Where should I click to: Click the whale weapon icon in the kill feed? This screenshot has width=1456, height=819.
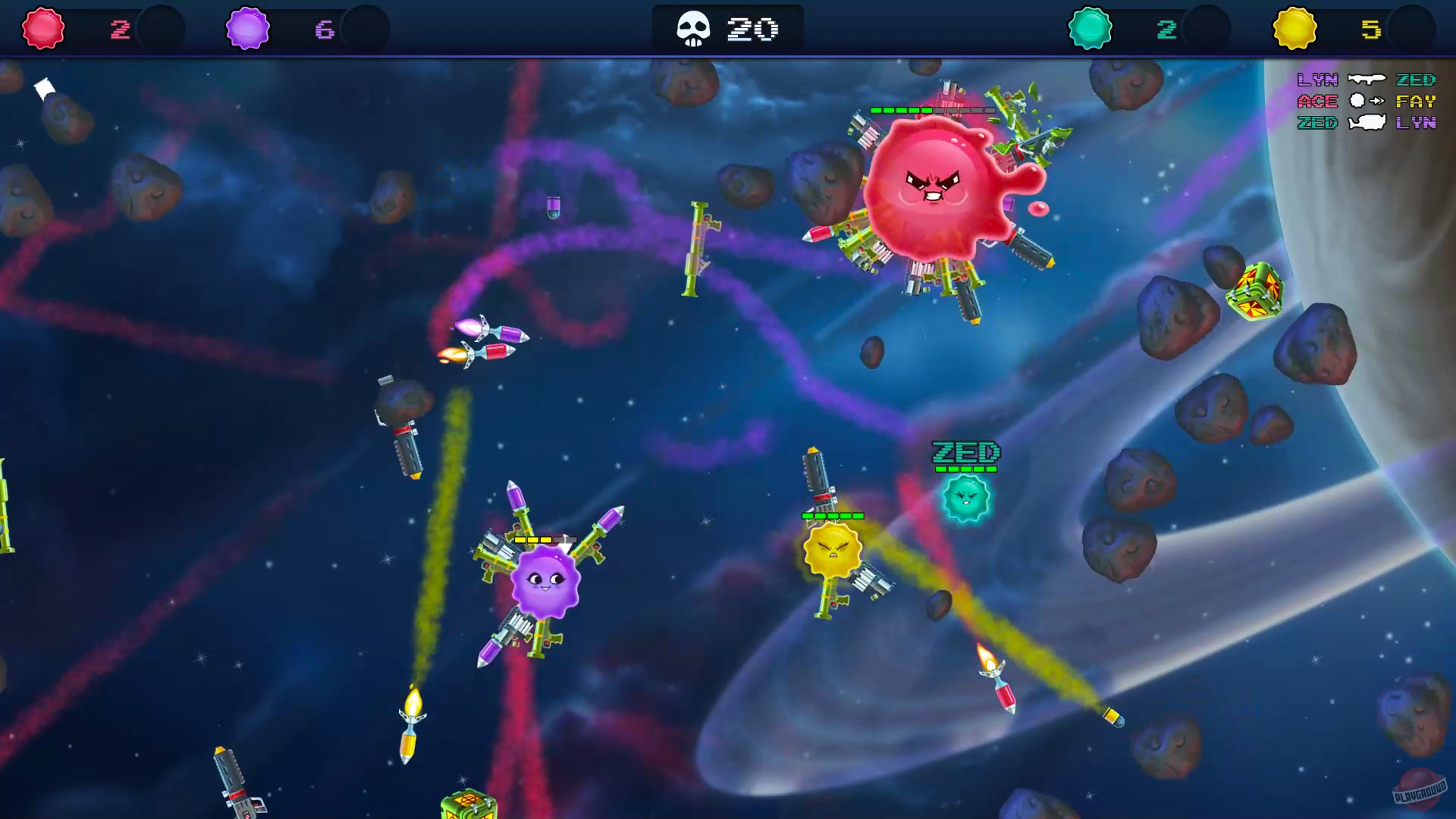coord(1369,123)
